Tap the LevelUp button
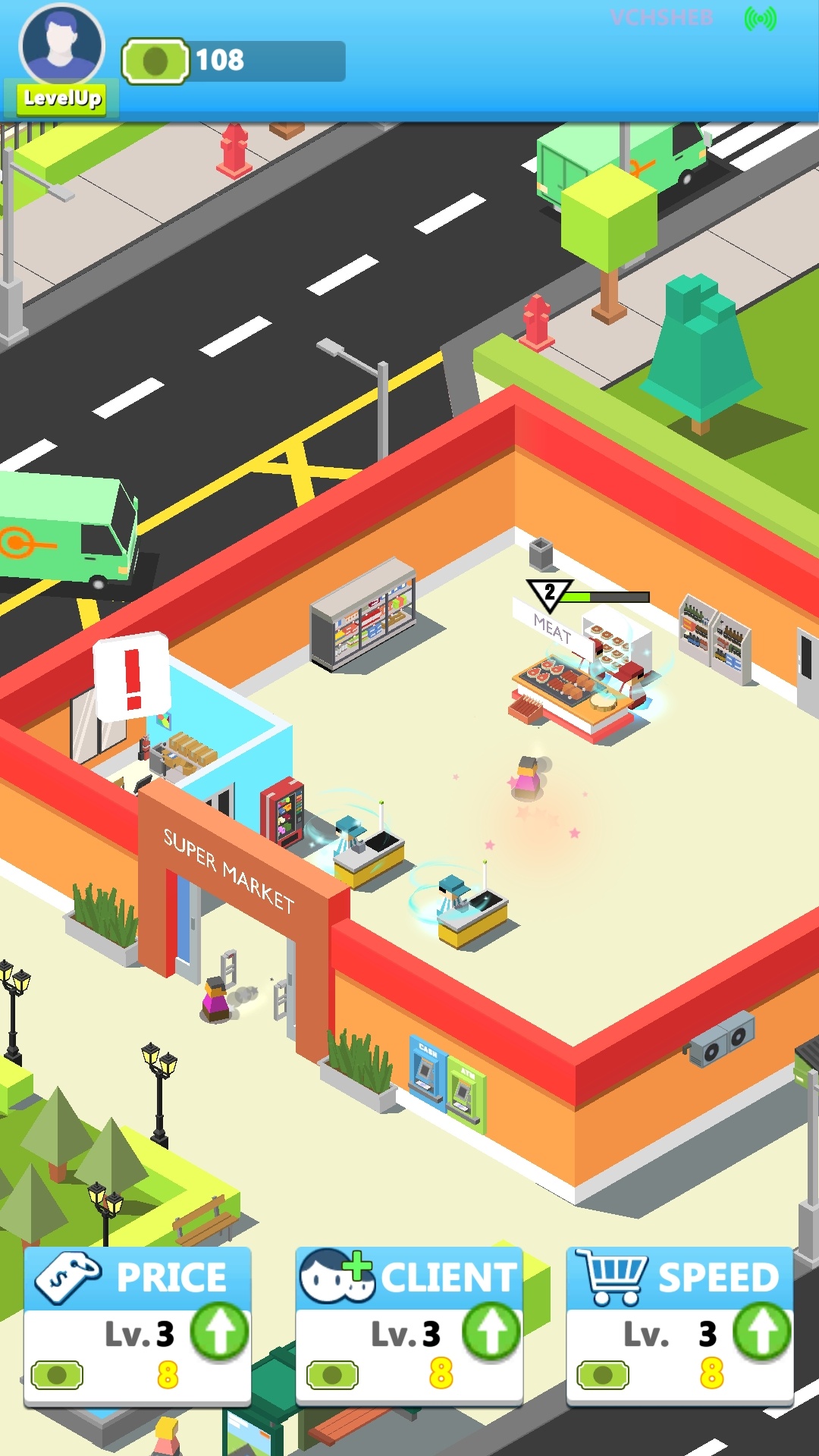819x1456 pixels. coord(62,99)
